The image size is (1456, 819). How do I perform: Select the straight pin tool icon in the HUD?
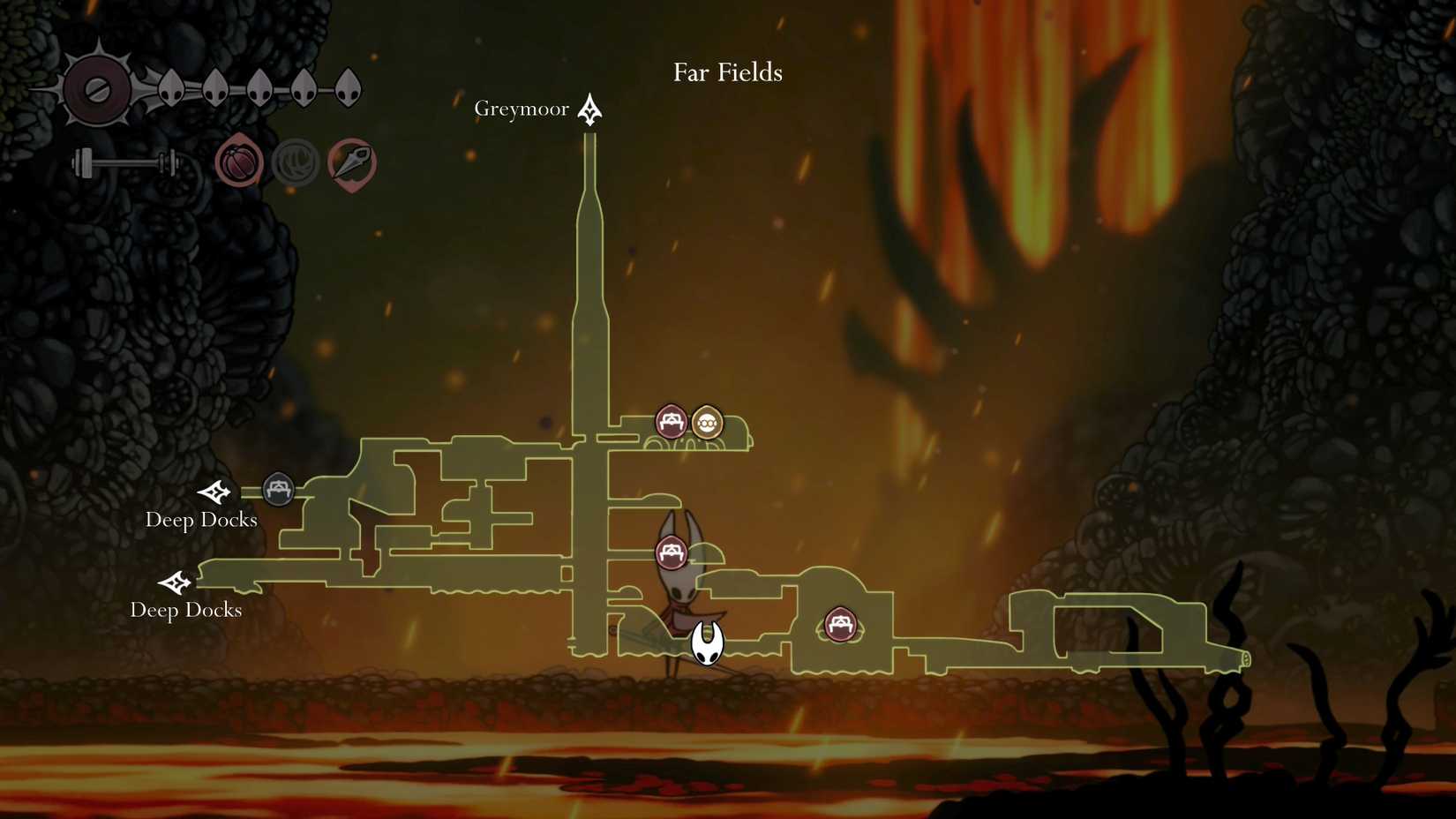(x=351, y=162)
